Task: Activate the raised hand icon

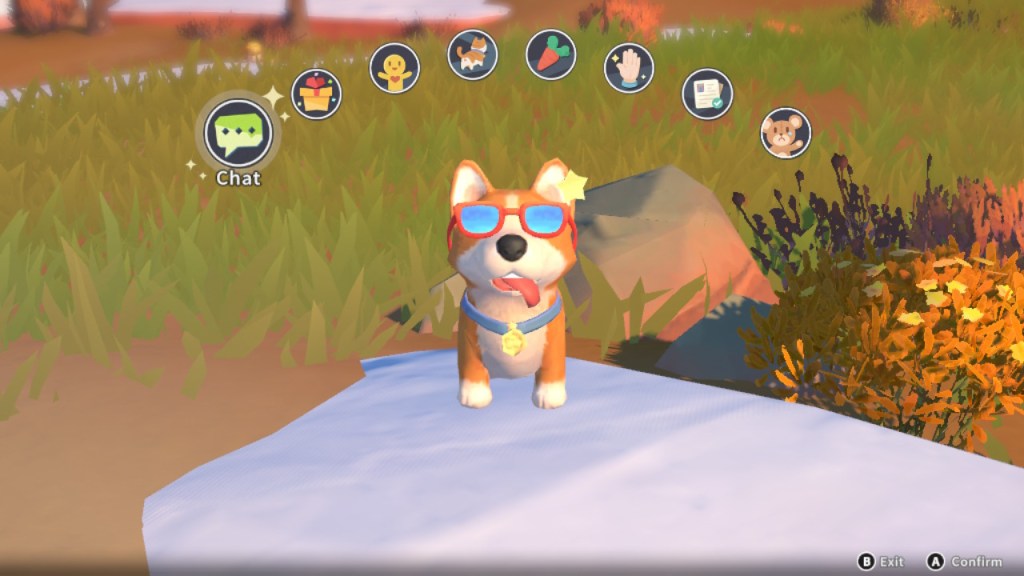Action: point(629,68)
